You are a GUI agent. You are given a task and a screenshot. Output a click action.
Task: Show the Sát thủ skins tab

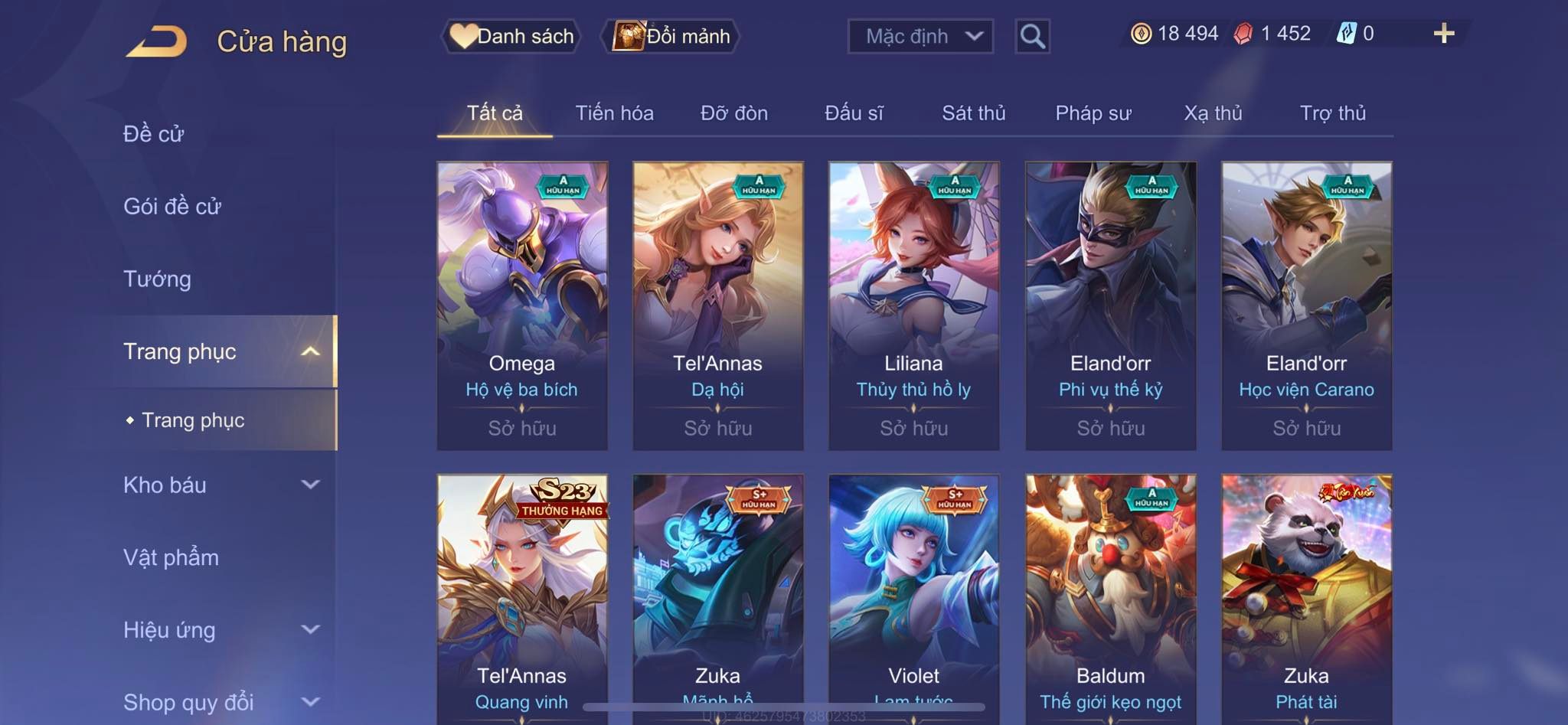coord(973,113)
